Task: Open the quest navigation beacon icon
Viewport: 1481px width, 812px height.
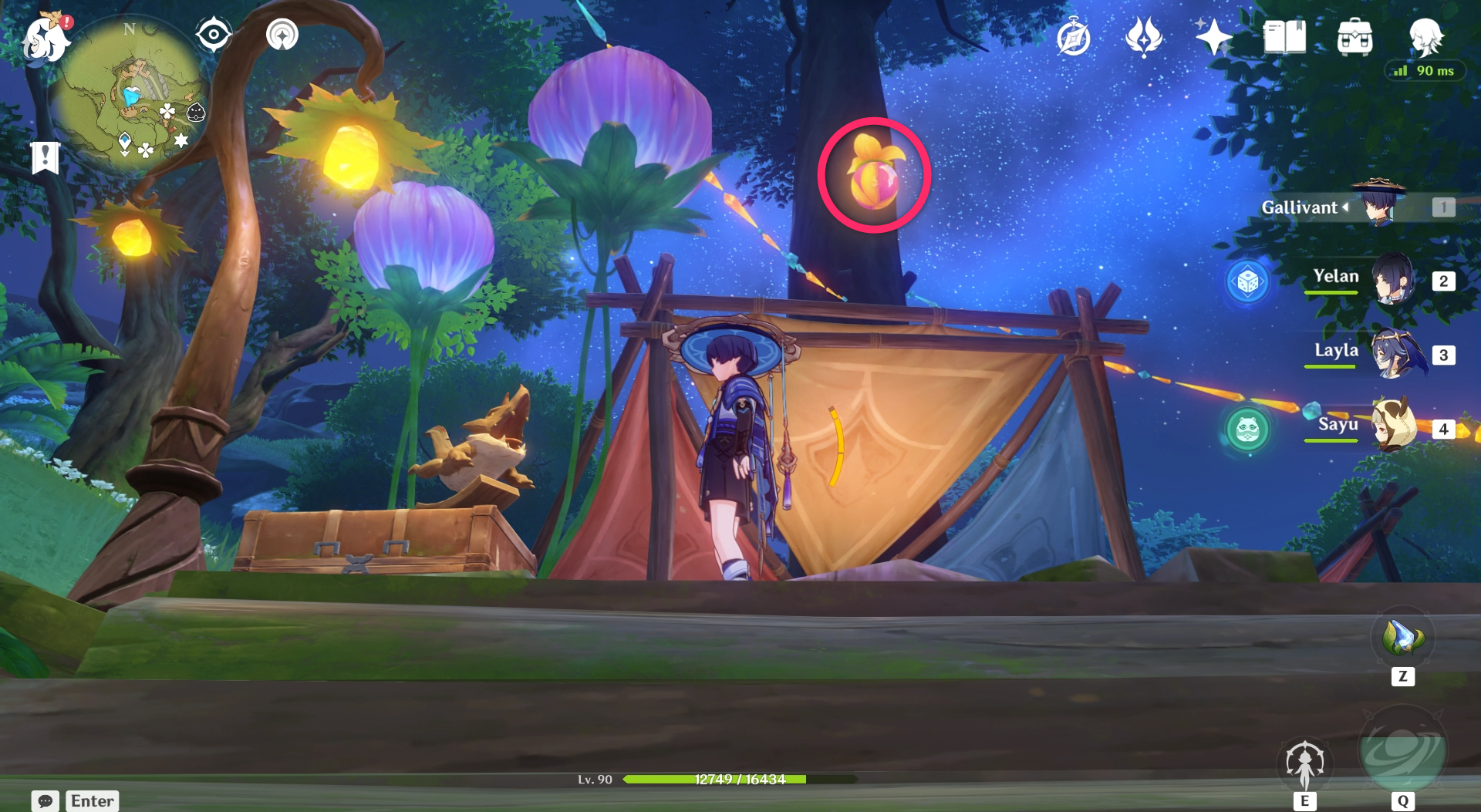Action: click(x=282, y=35)
